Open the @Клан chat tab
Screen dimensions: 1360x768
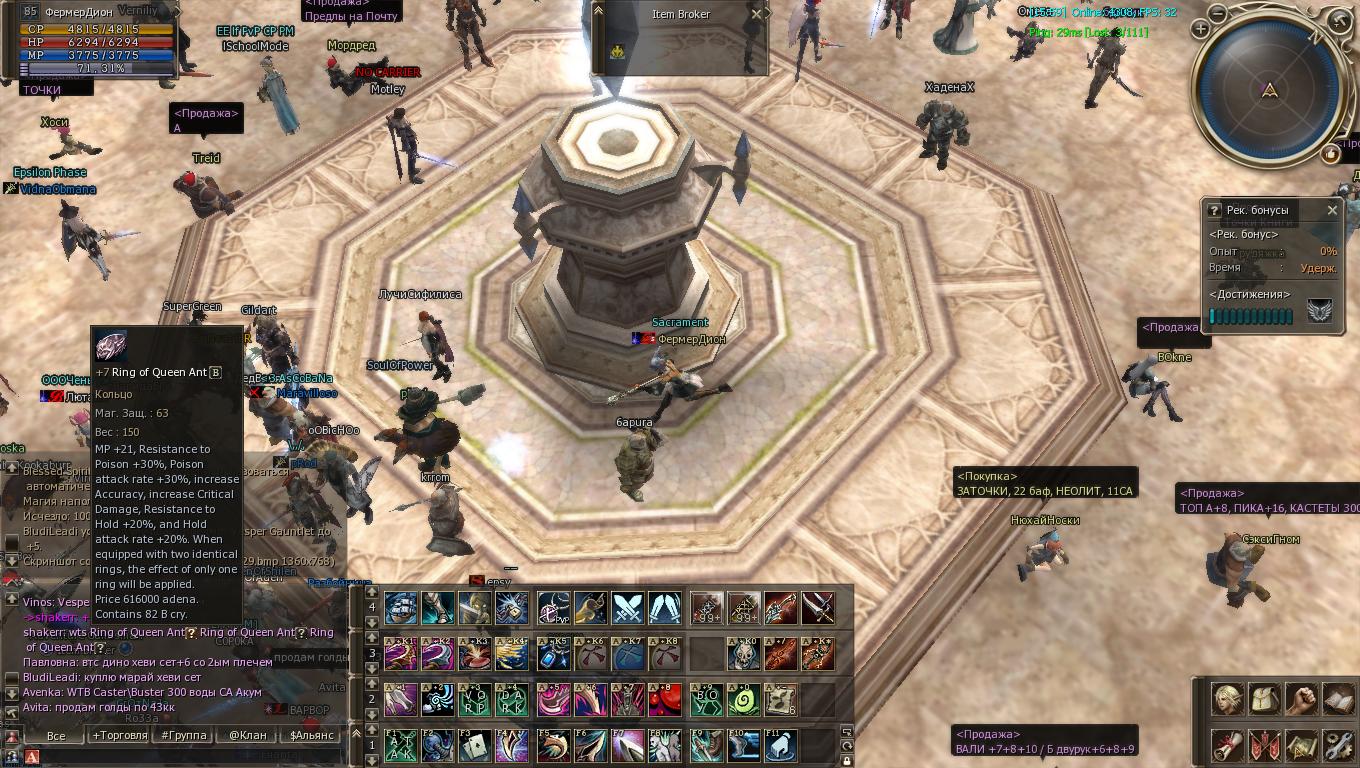(x=248, y=735)
